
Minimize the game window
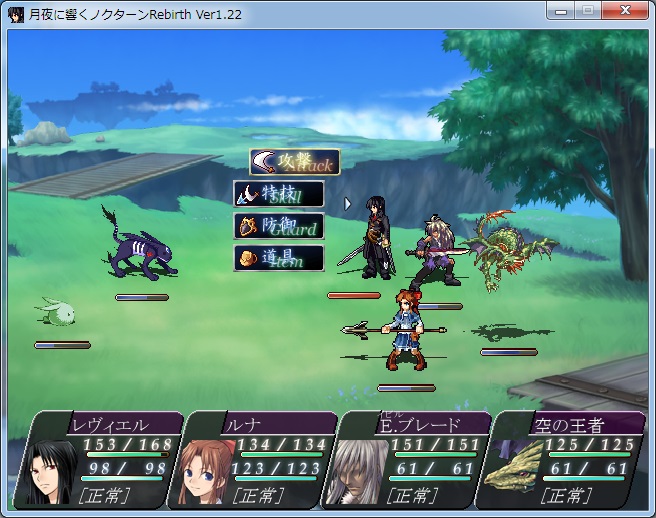[563, 12]
